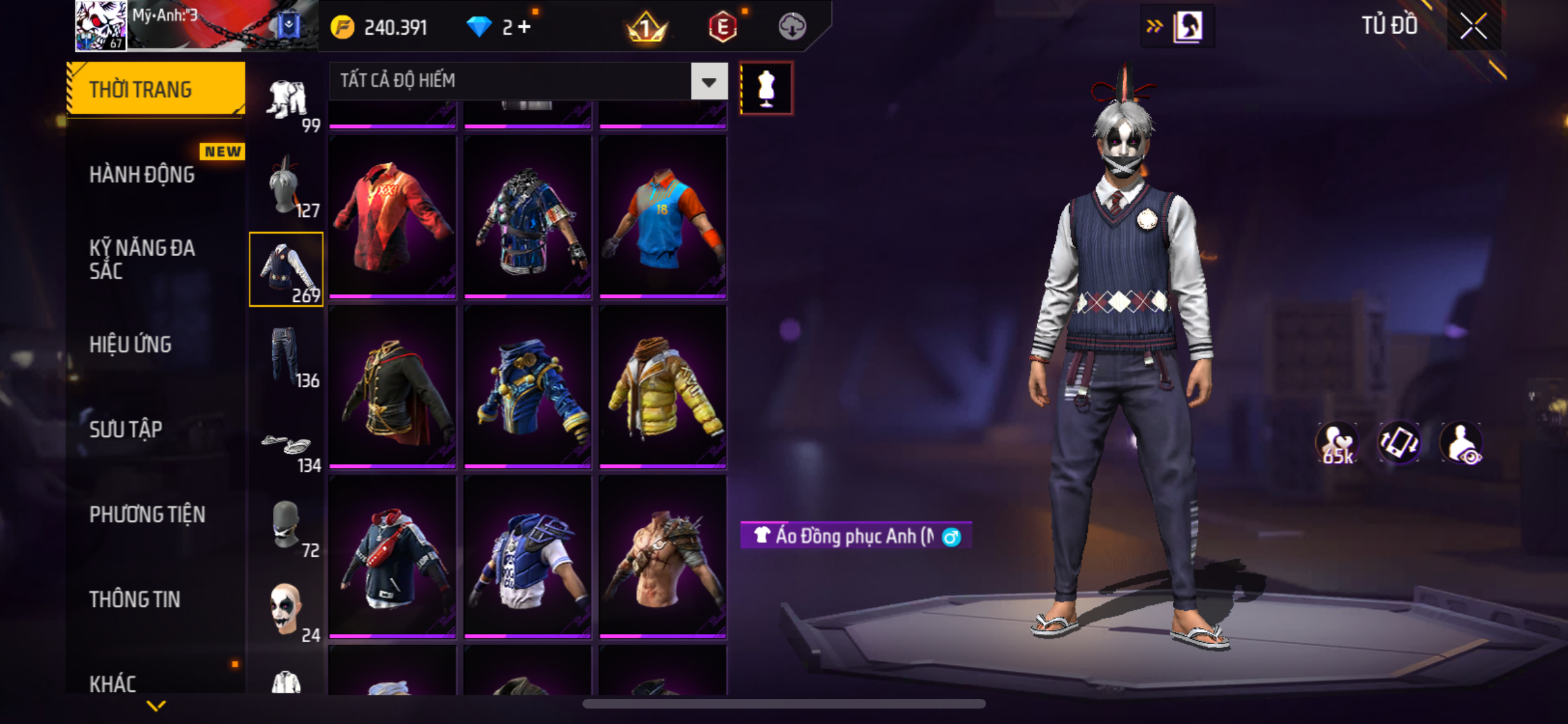
Task: Select the red flame shirt item
Action: pos(393,216)
